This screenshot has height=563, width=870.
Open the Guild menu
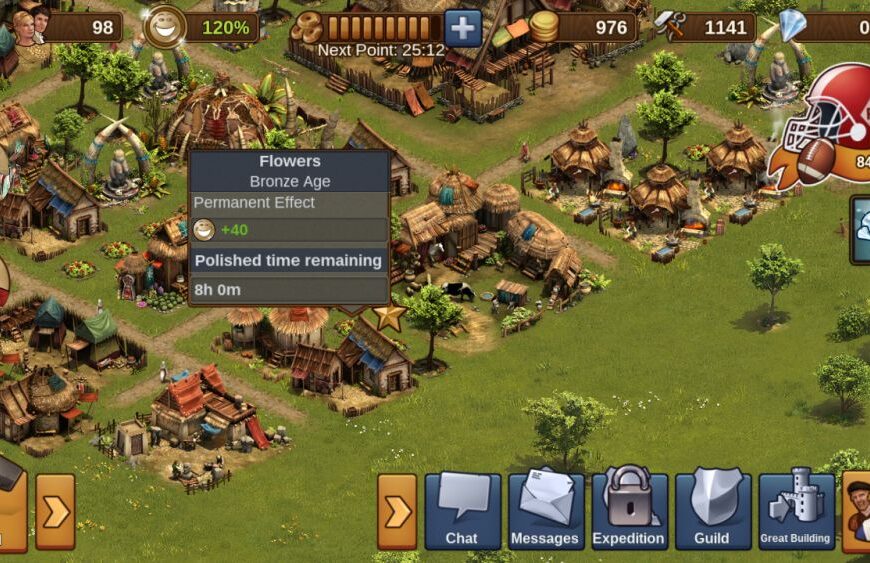point(711,511)
